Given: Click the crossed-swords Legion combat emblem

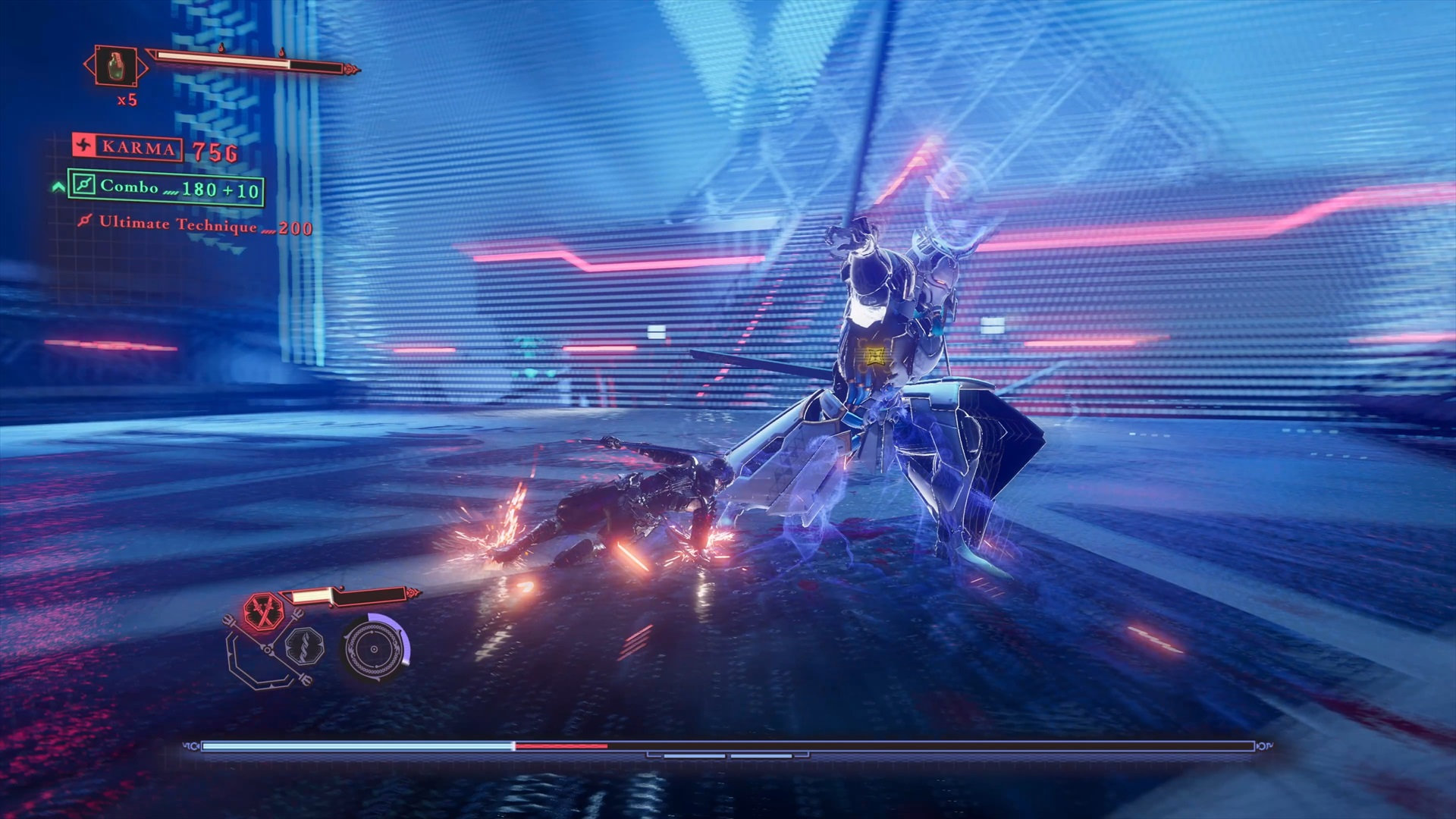Looking at the screenshot, I should coord(263,612).
